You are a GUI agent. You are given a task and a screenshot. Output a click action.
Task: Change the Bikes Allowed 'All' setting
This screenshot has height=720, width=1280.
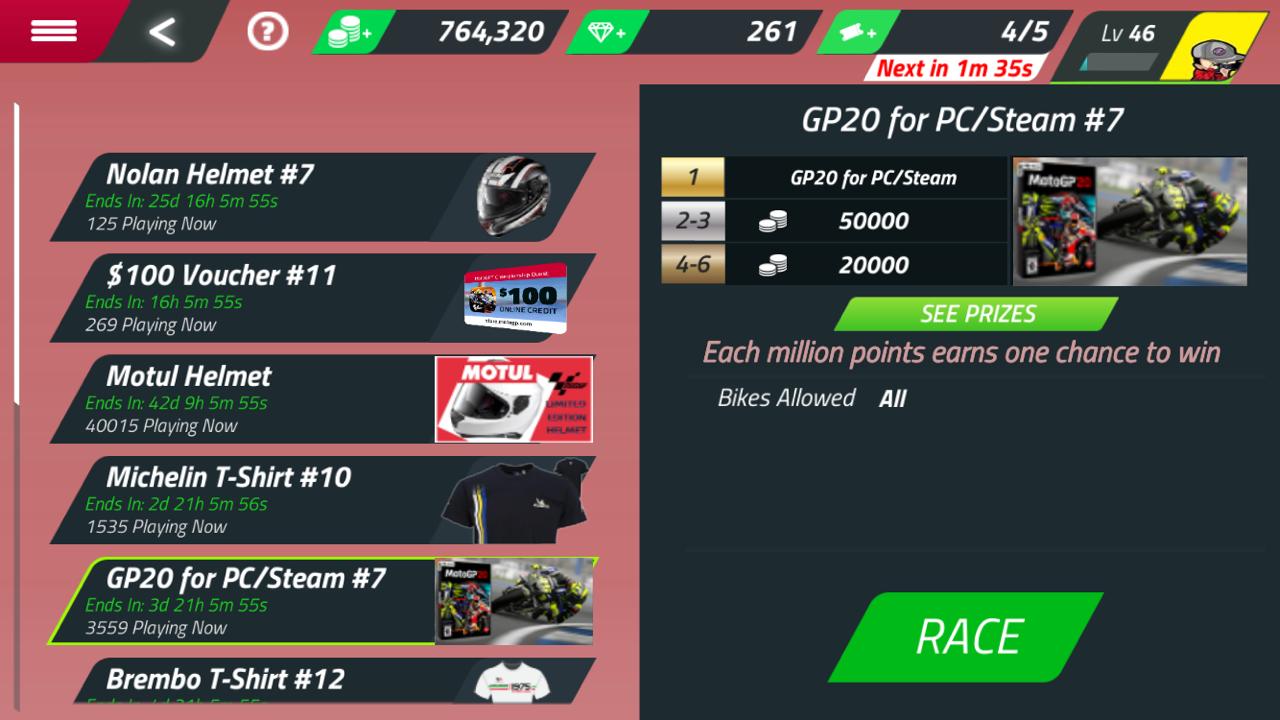(892, 398)
